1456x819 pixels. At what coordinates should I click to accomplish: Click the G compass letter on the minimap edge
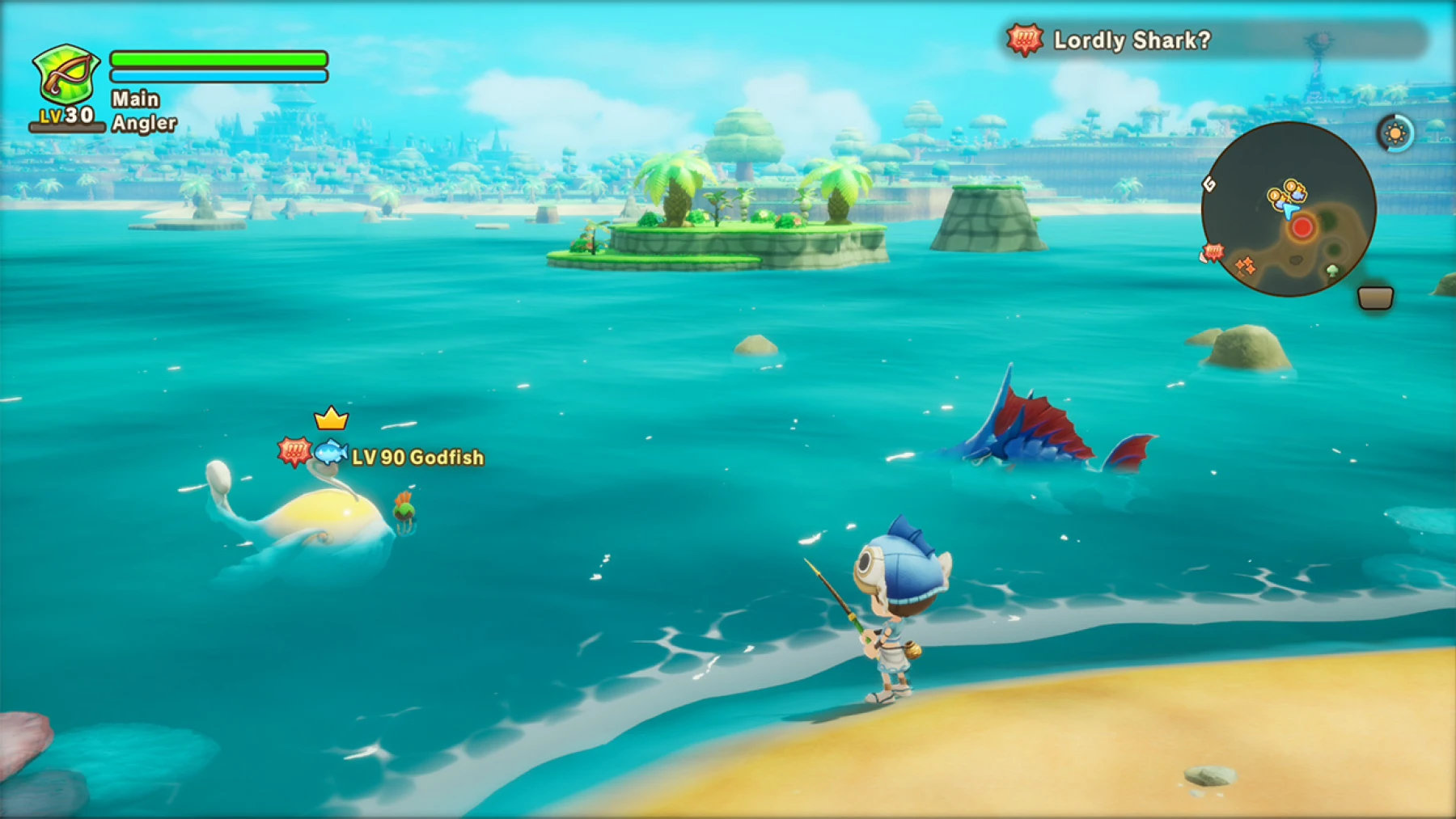click(x=1210, y=184)
